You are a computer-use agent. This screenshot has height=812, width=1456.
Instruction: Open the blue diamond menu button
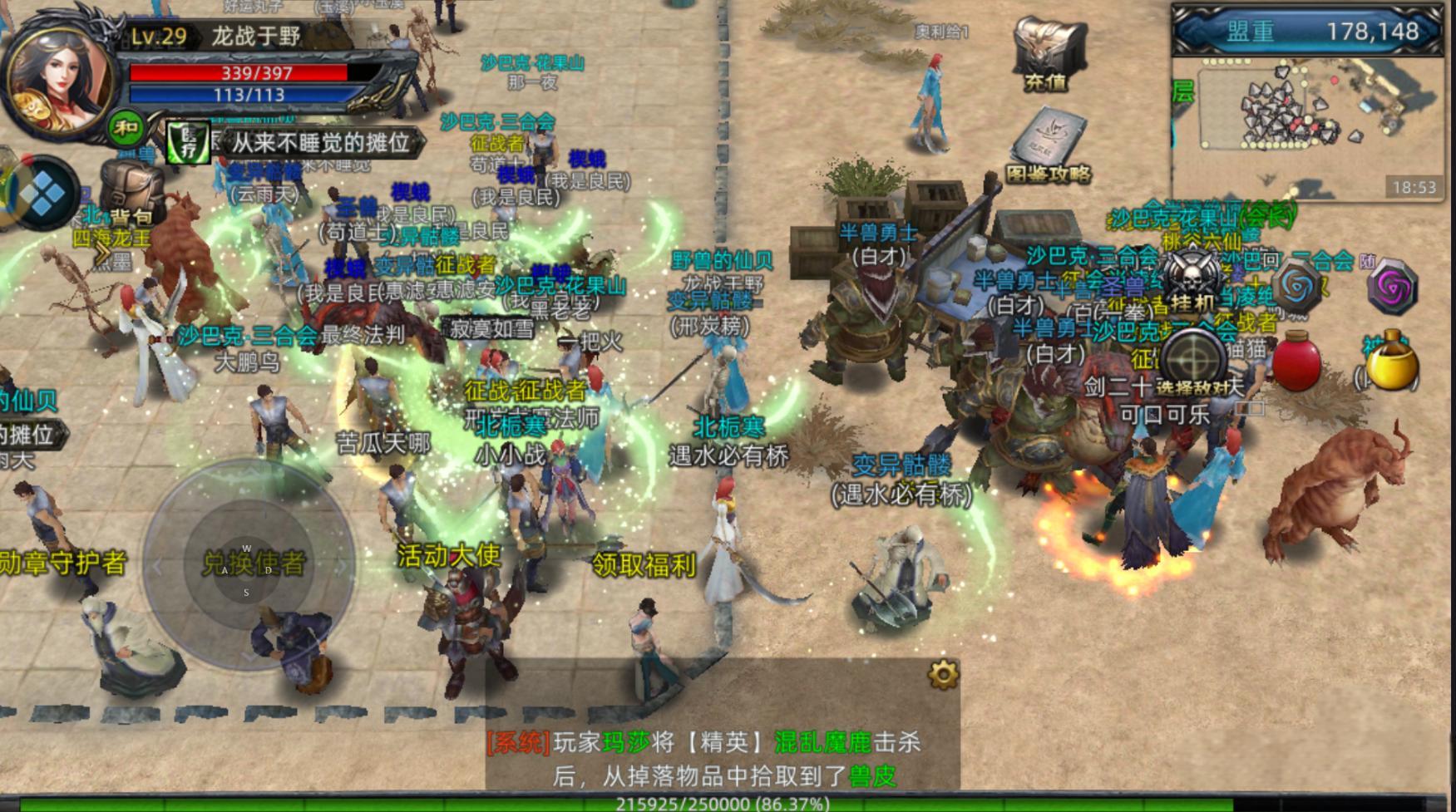click(43, 194)
